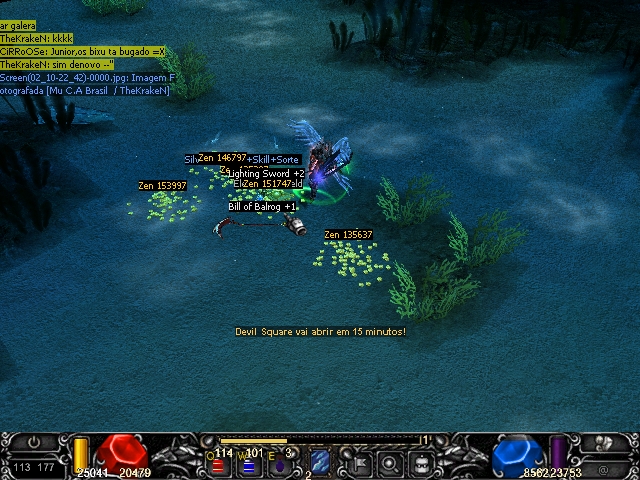Click the power button on the HUD
The width and height of the screenshot is (640, 480).
tap(33, 442)
